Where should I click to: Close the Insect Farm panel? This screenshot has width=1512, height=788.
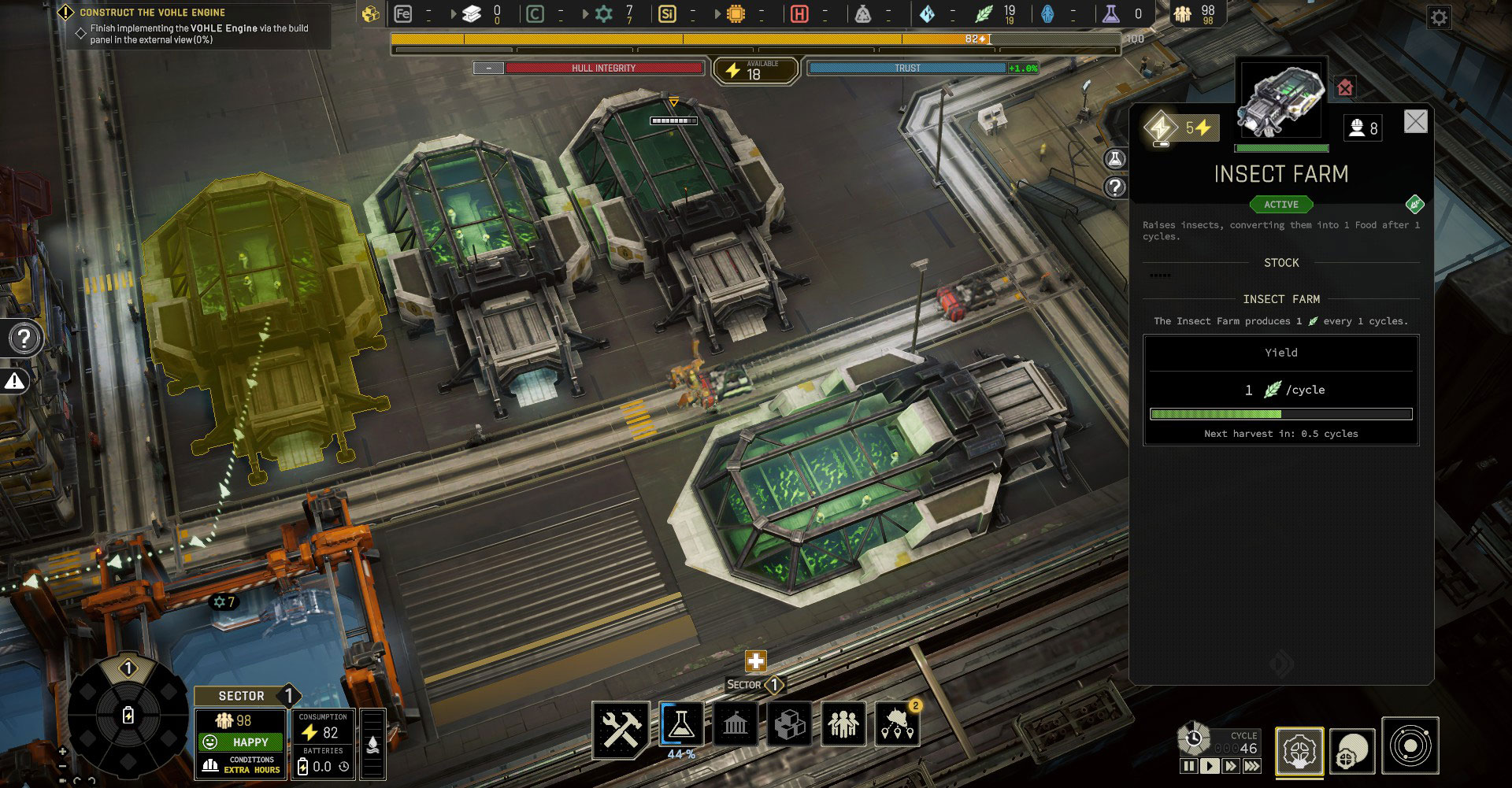1415,121
